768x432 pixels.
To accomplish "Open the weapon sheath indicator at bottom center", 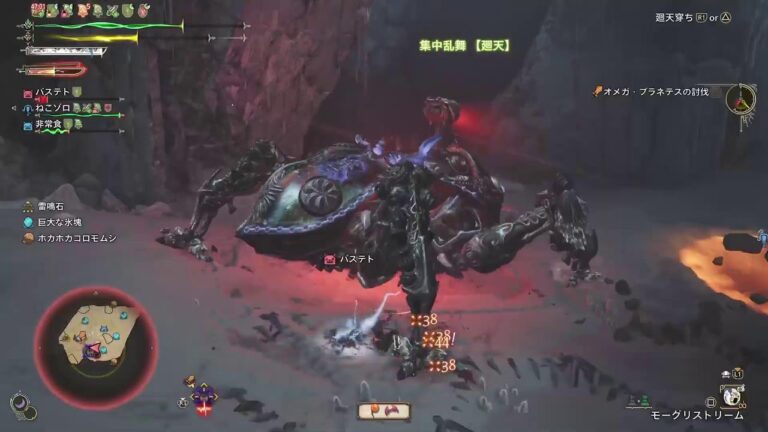I will (383, 411).
